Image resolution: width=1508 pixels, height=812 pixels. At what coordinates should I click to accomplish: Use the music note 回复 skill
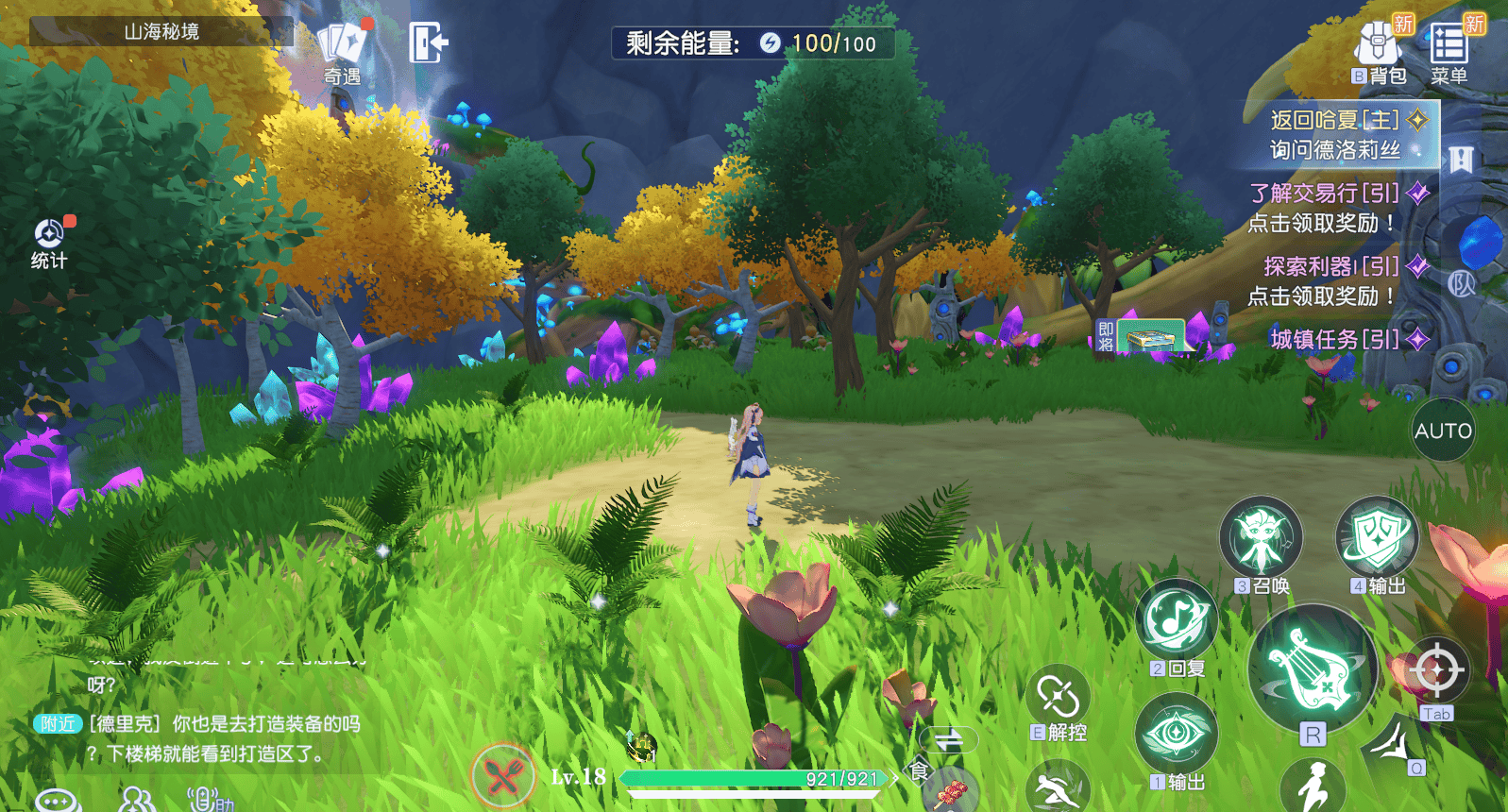tap(1176, 621)
